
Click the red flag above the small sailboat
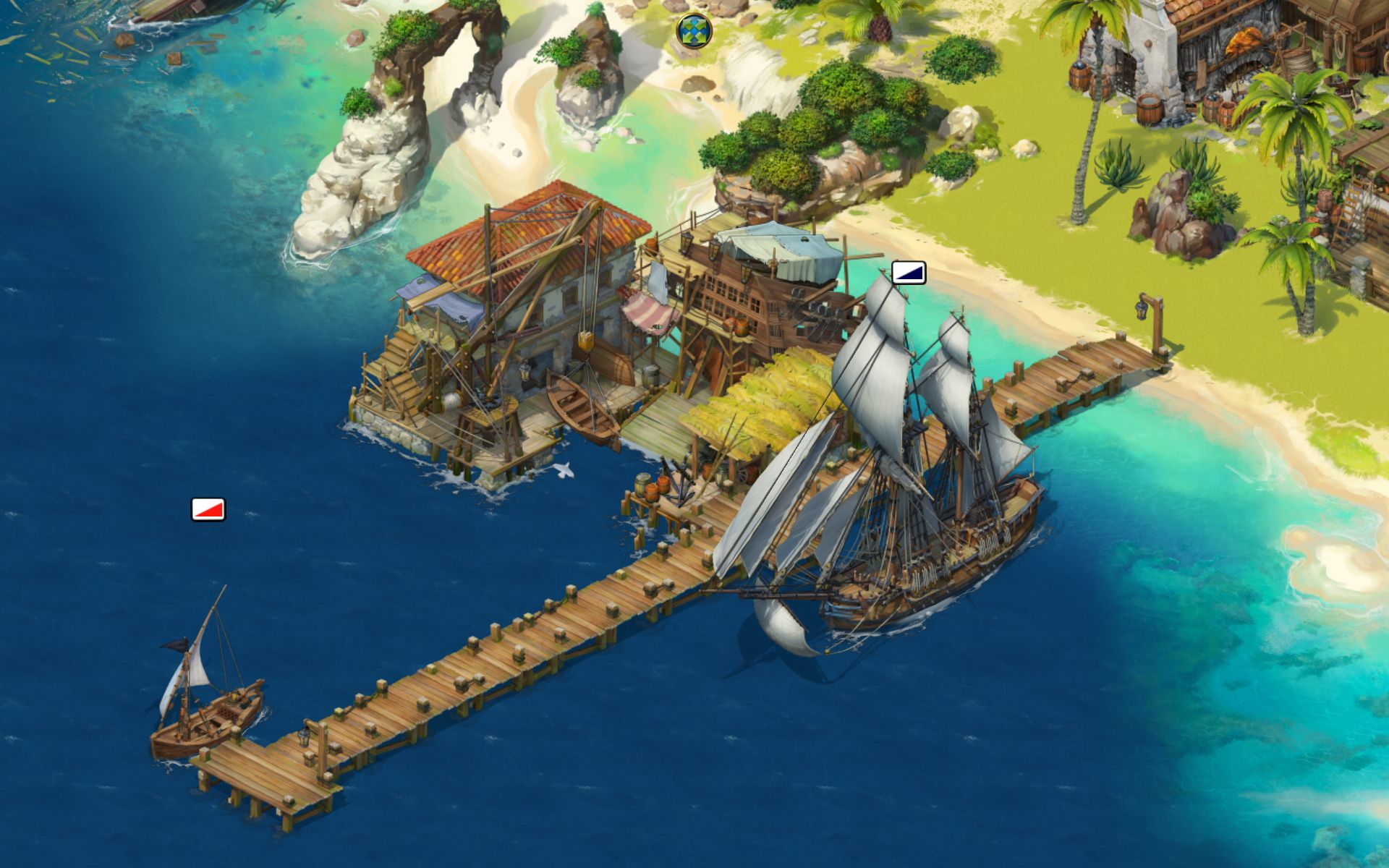[x=206, y=511]
